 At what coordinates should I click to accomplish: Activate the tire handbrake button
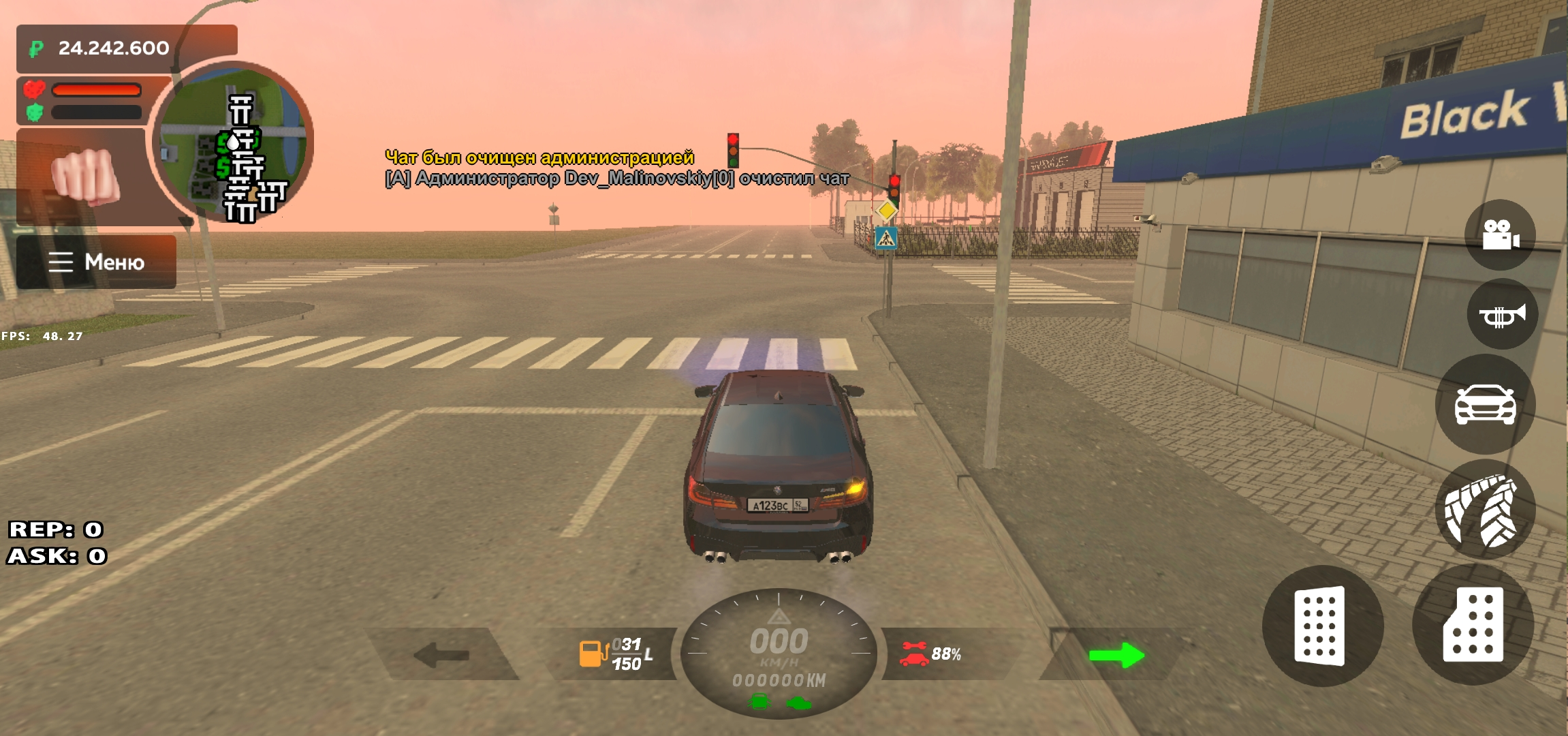(x=1485, y=510)
